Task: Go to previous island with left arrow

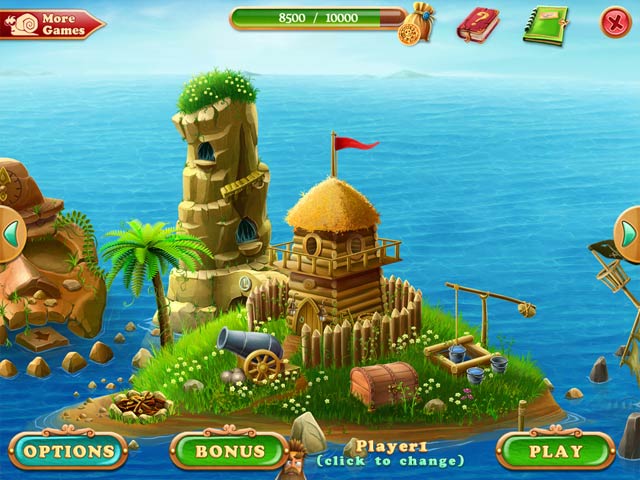Action: click(11, 234)
